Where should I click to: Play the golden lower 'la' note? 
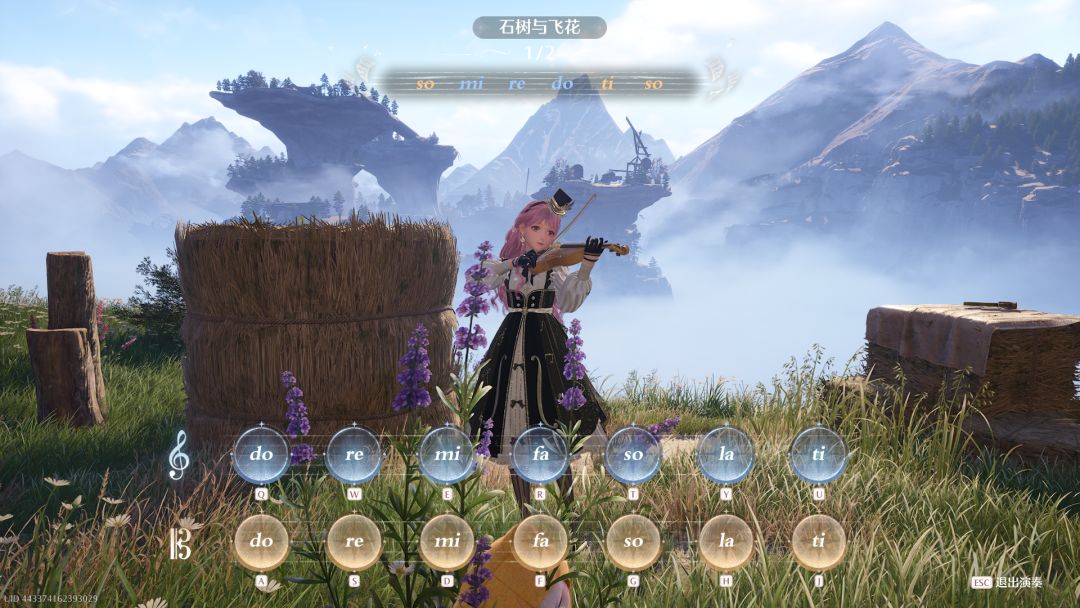(x=726, y=541)
